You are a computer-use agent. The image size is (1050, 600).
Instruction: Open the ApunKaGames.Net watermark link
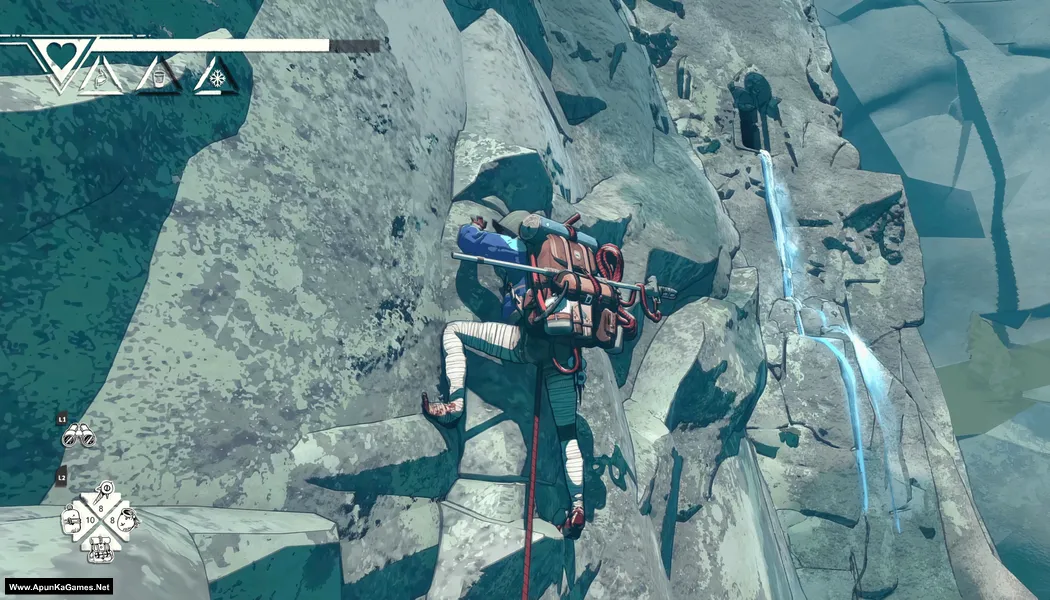click(60, 587)
